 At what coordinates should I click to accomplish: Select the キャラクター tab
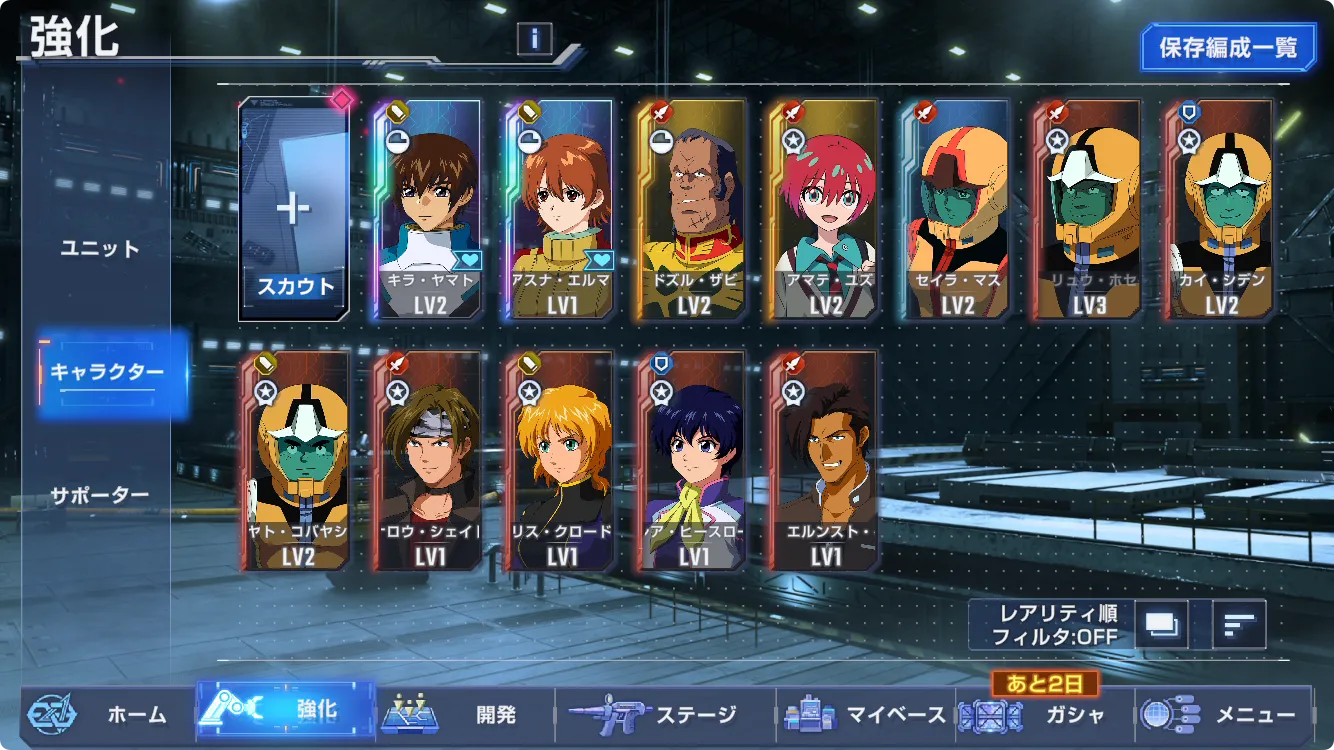(x=107, y=372)
